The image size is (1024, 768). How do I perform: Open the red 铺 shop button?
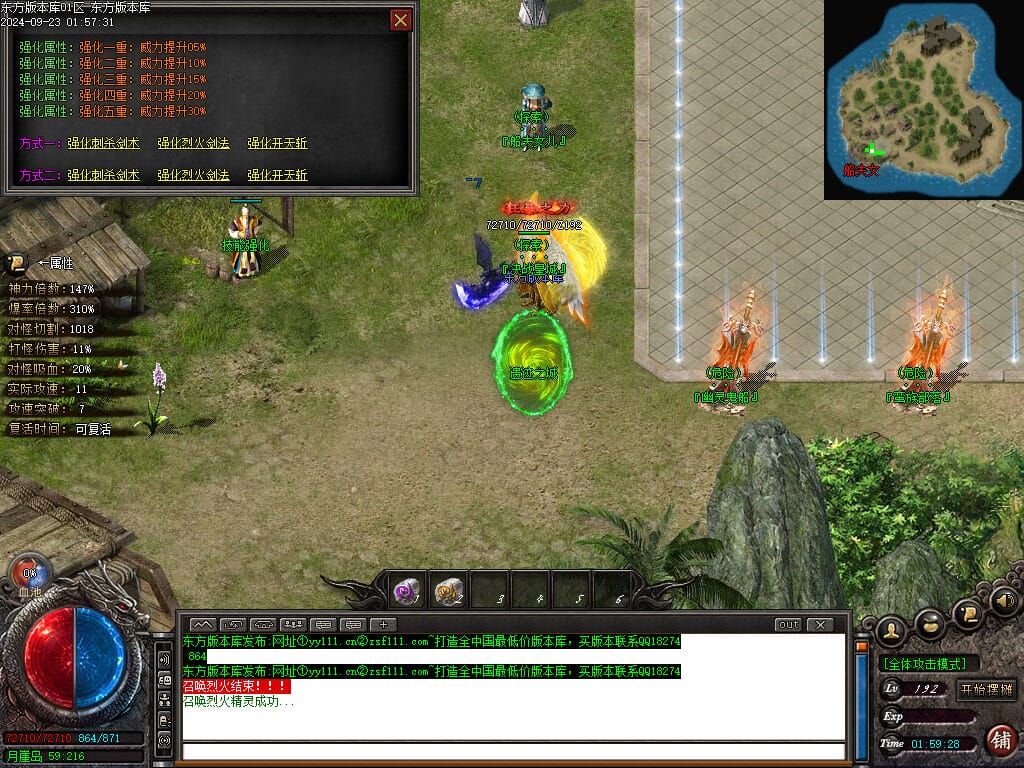999,740
